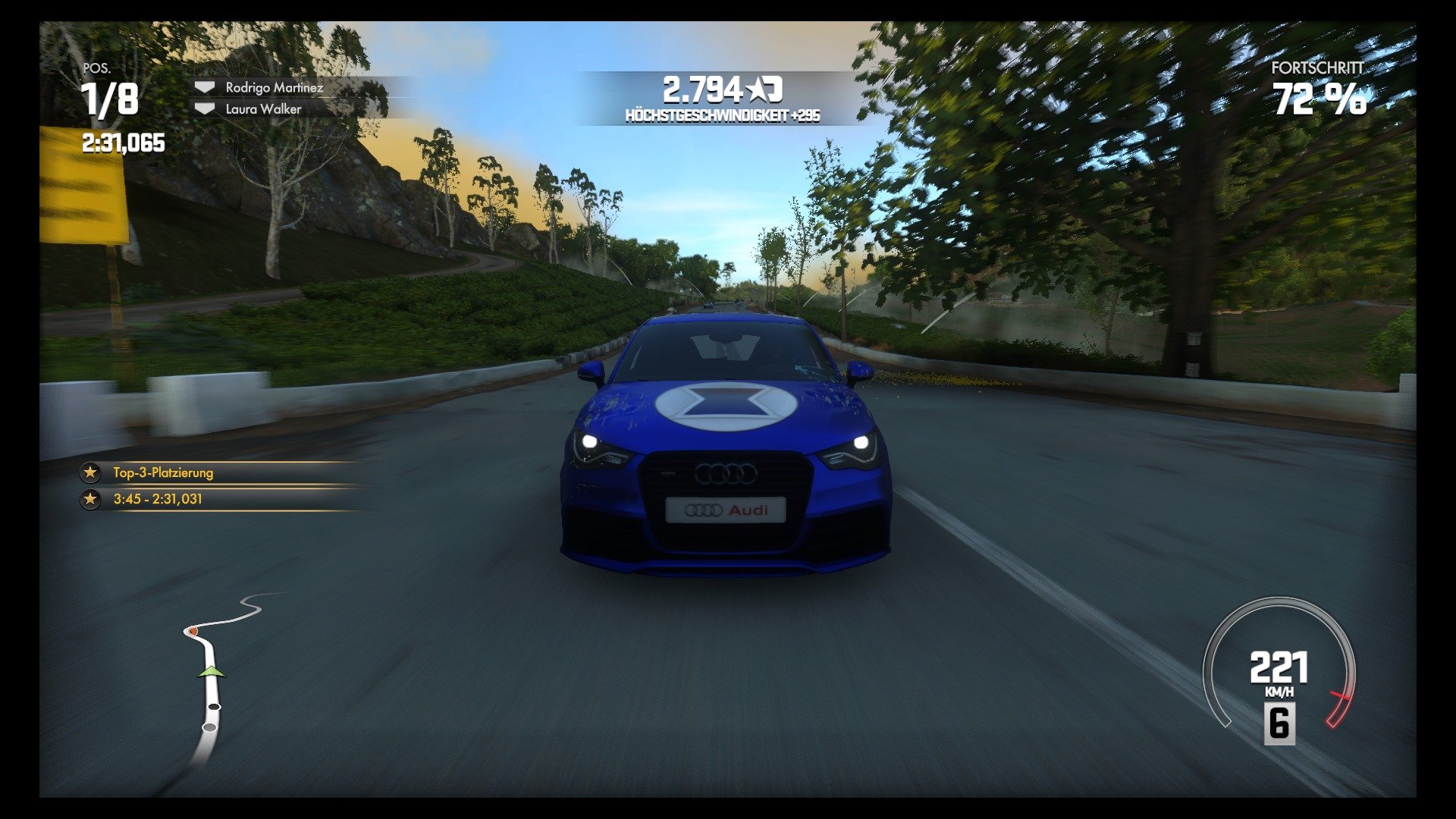
Task: Click the Rodrigo Martinez name banner
Action: pos(275,88)
